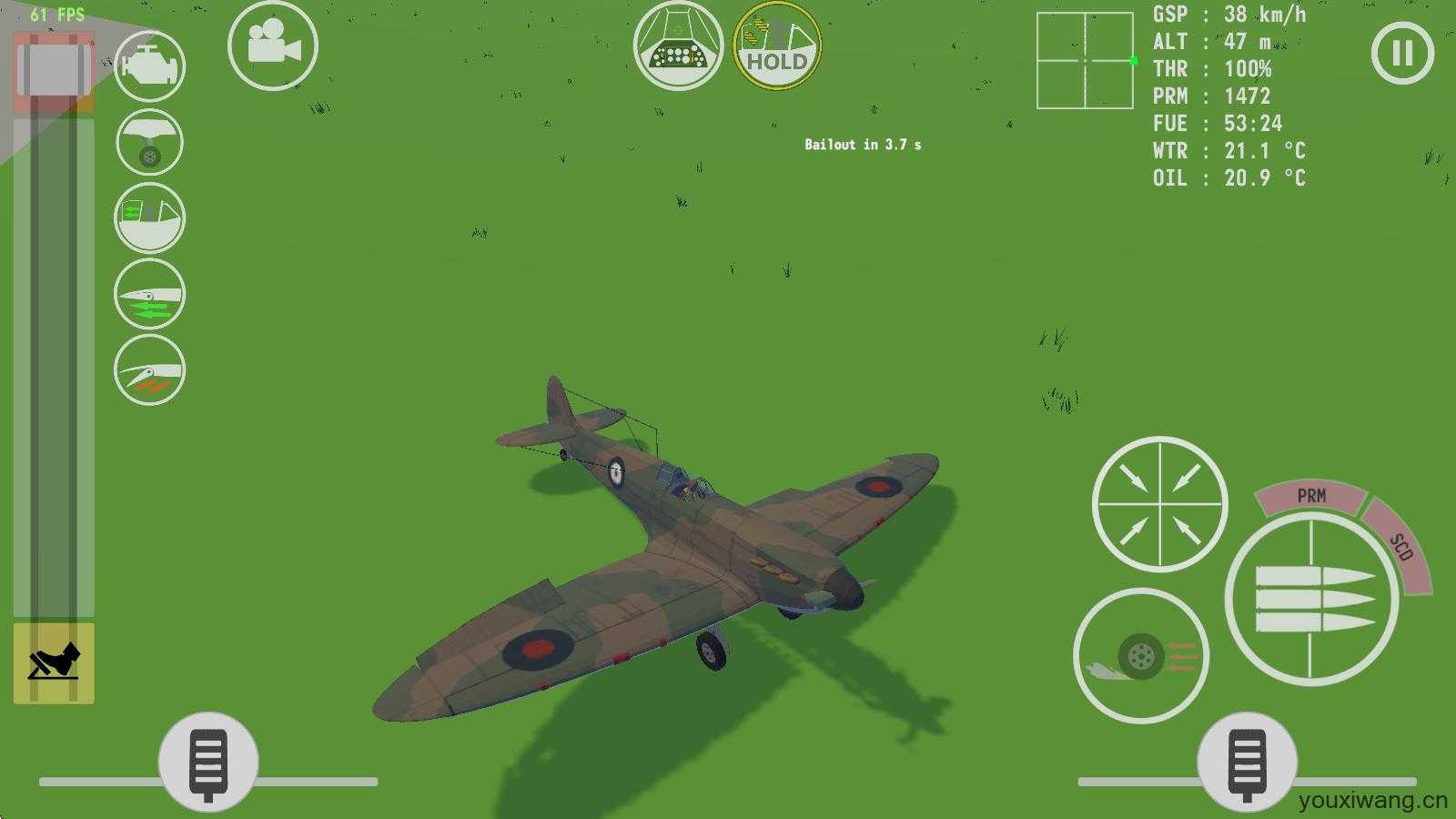Apply wheel brakes button
This screenshot has height=819, width=1456.
click(x=1141, y=656)
